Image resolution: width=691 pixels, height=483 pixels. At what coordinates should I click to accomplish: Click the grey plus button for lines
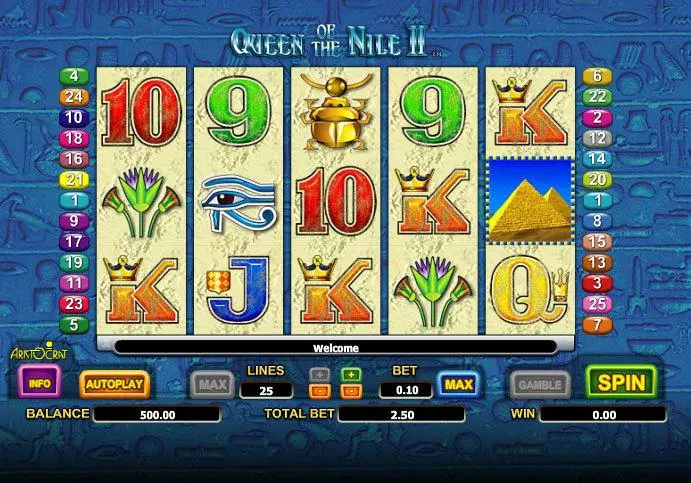319,374
